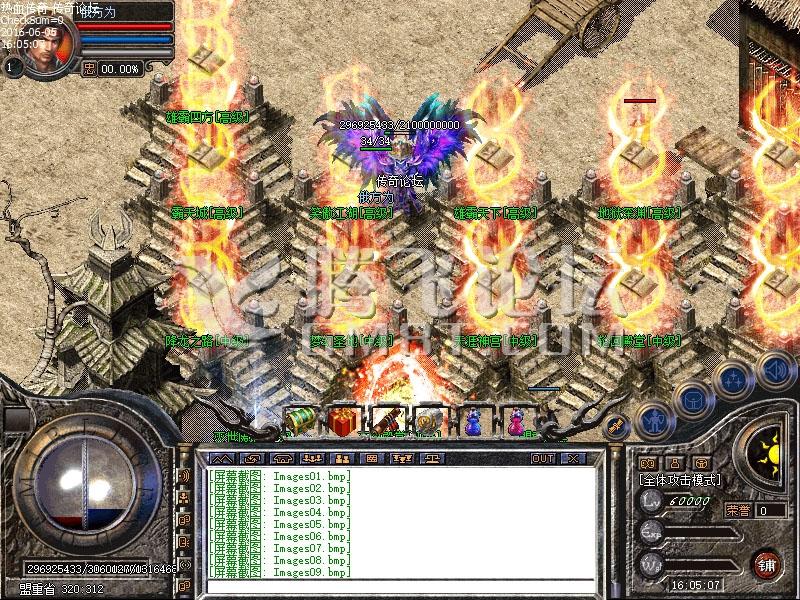Screen dimensions: 800x600
Task: Open the red shop button
Action: [x=767, y=563]
